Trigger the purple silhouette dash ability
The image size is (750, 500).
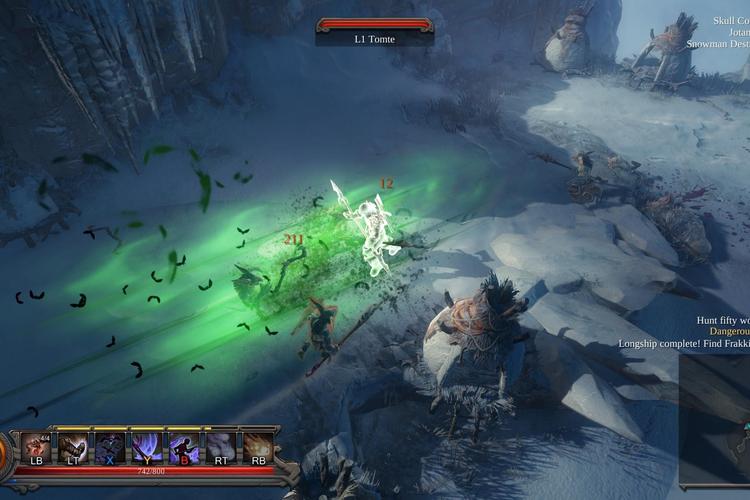coord(184,445)
